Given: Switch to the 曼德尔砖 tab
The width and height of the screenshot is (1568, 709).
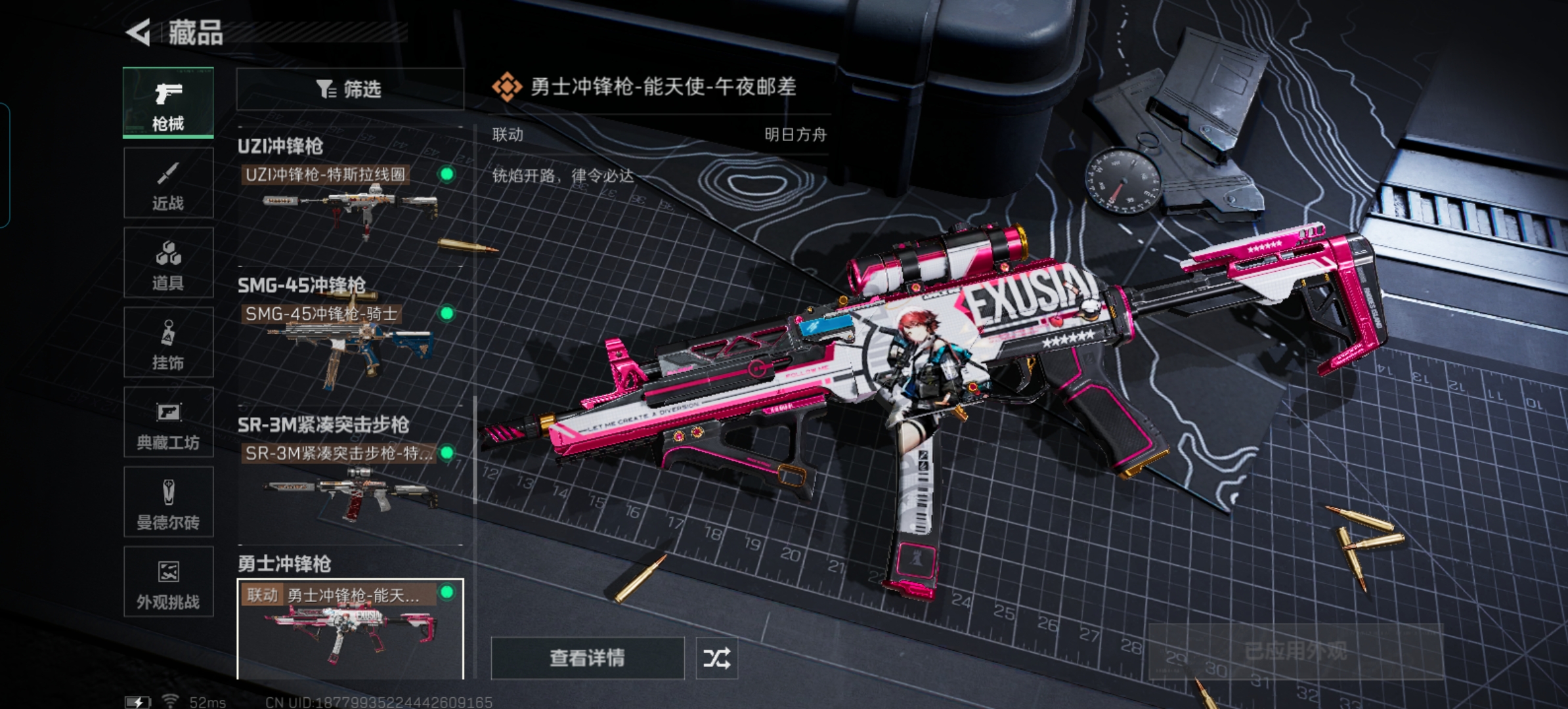Looking at the screenshot, I should 168,503.
